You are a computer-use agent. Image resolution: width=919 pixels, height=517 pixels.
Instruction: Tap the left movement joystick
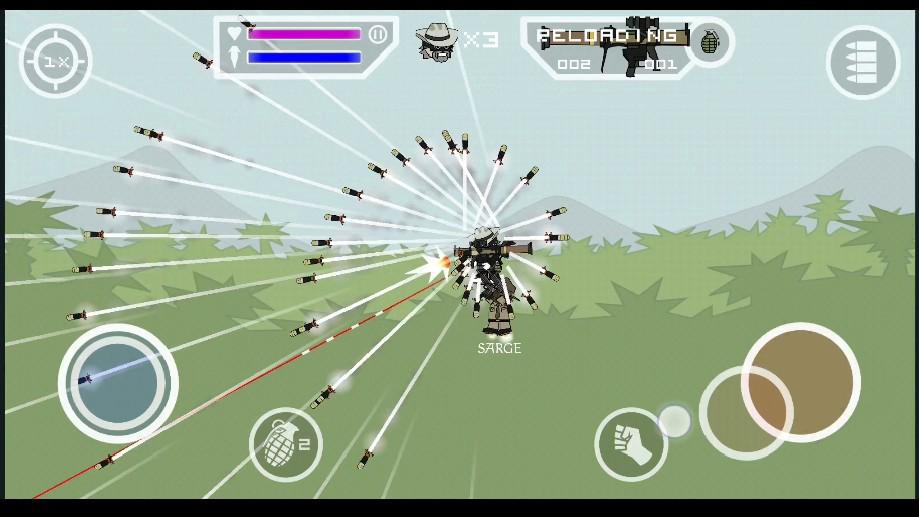118,383
